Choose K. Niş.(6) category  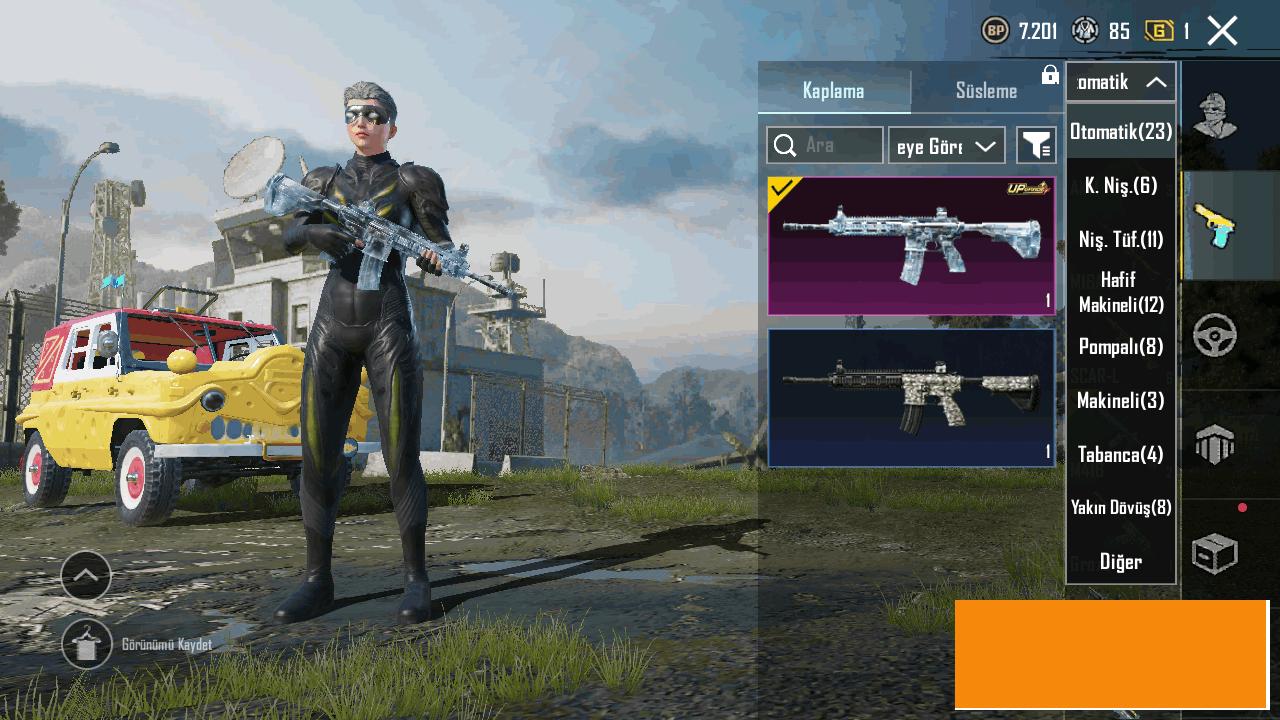click(x=1120, y=185)
